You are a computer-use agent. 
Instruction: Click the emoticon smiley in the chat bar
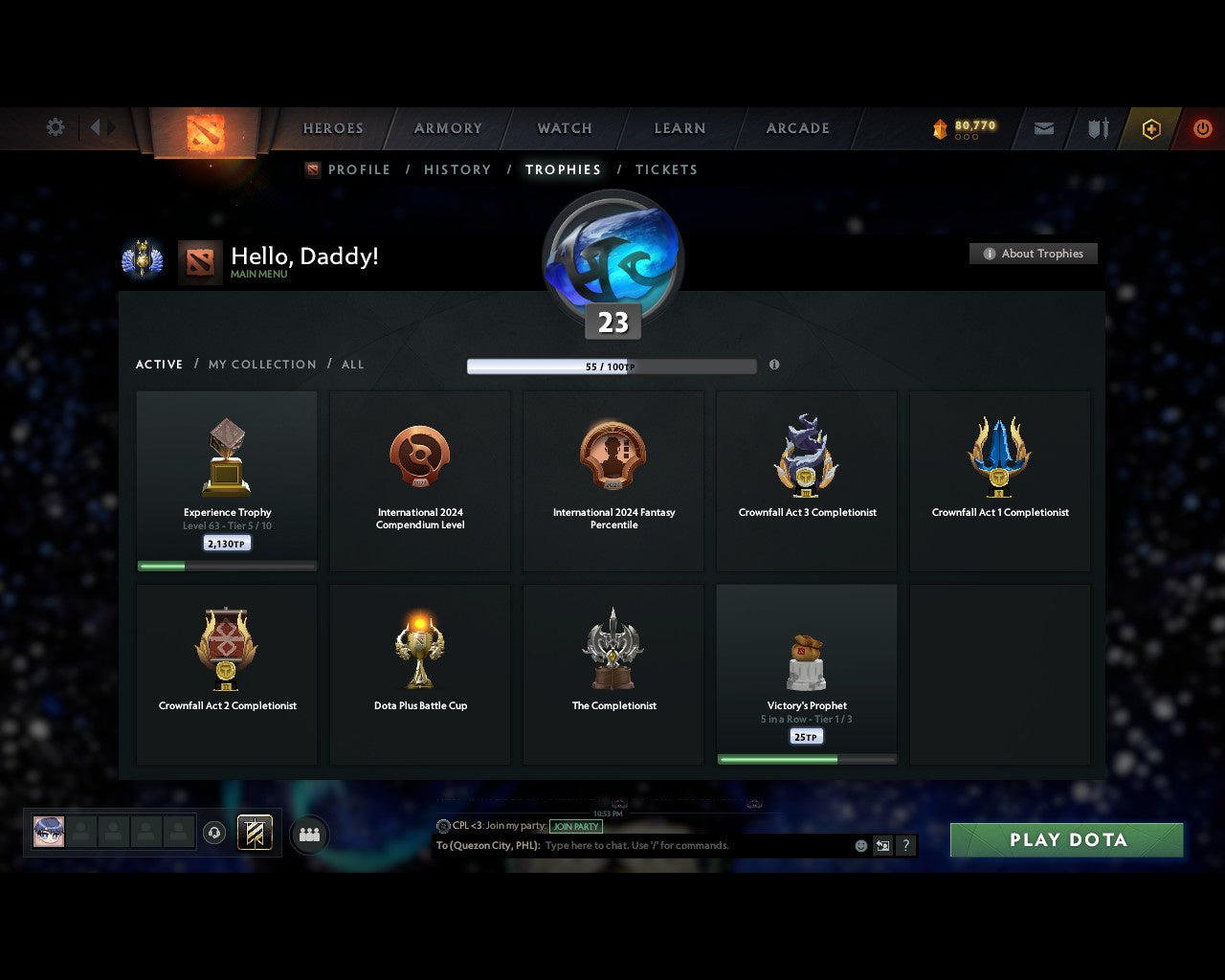pyautogui.click(x=858, y=845)
